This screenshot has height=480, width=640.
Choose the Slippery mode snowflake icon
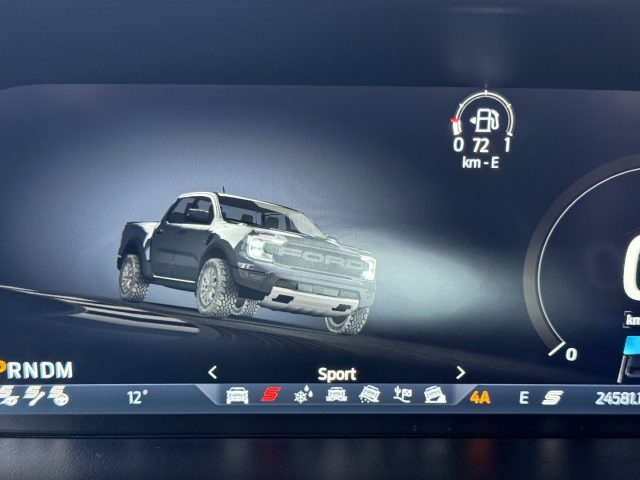click(302, 396)
